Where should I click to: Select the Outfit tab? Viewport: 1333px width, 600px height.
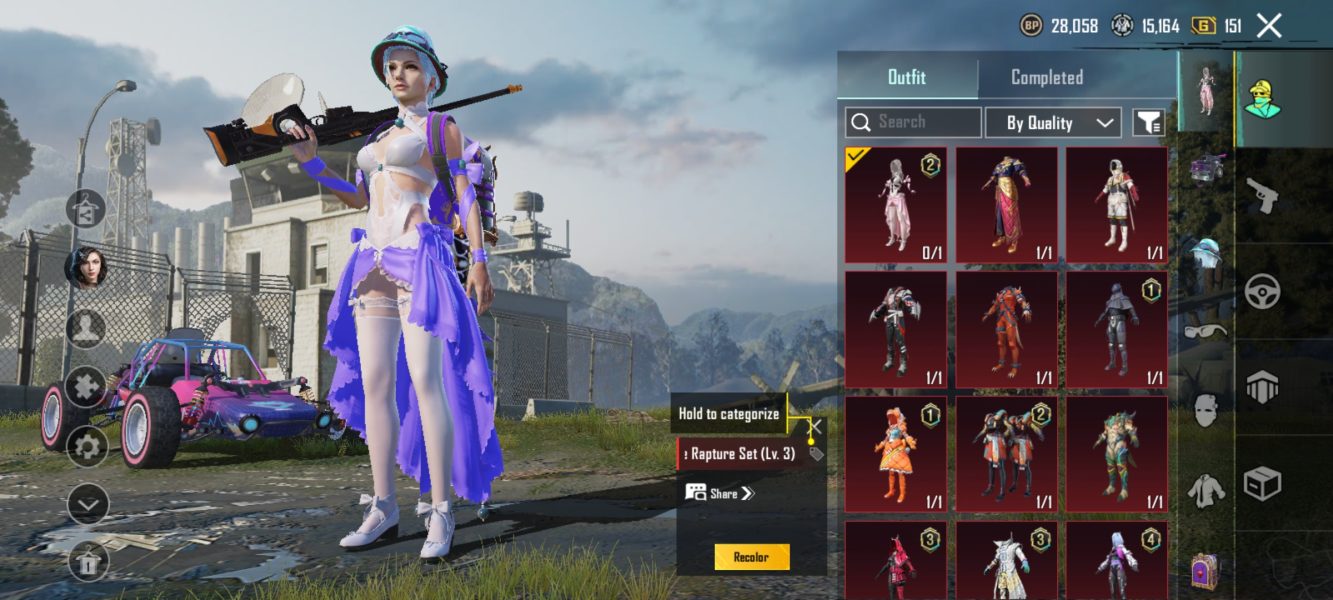coord(907,77)
